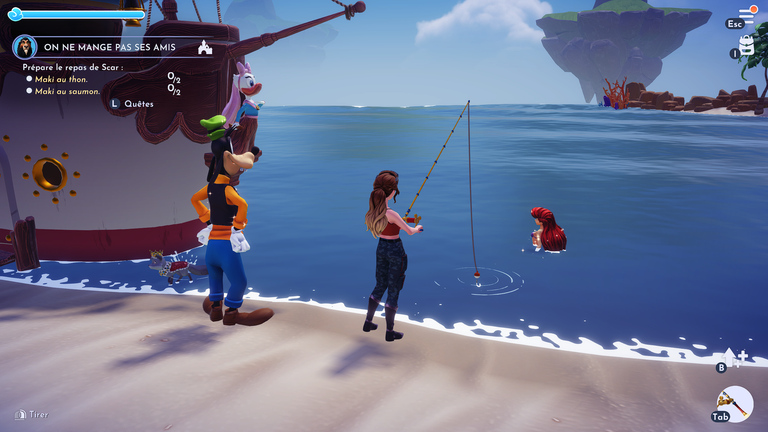This screenshot has width=768, height=432.
Task: Select Scar's portrait in quest tracker
Action: [24, 47]
